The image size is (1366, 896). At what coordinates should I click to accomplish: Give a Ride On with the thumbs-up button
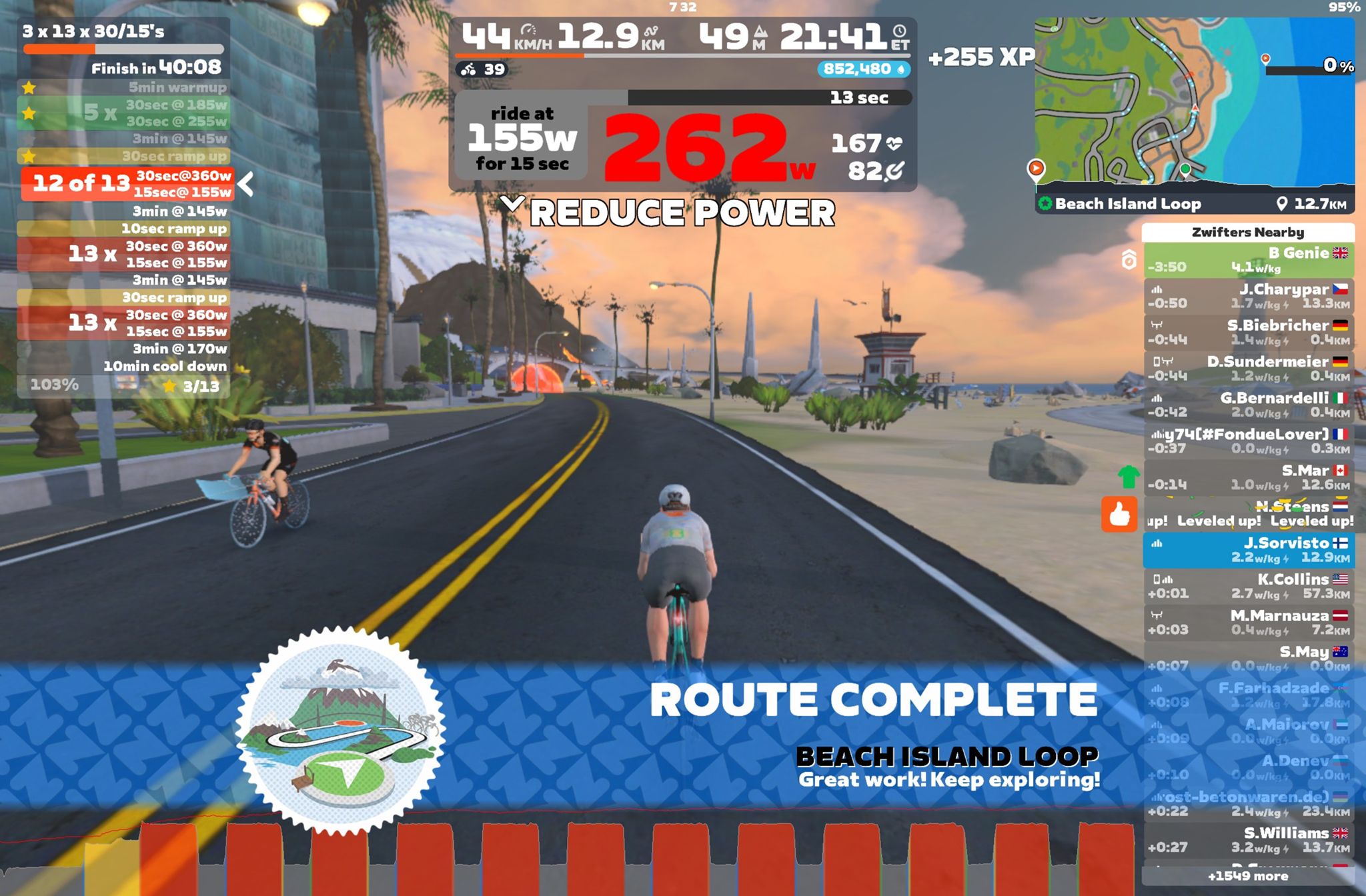point(1119,514)
